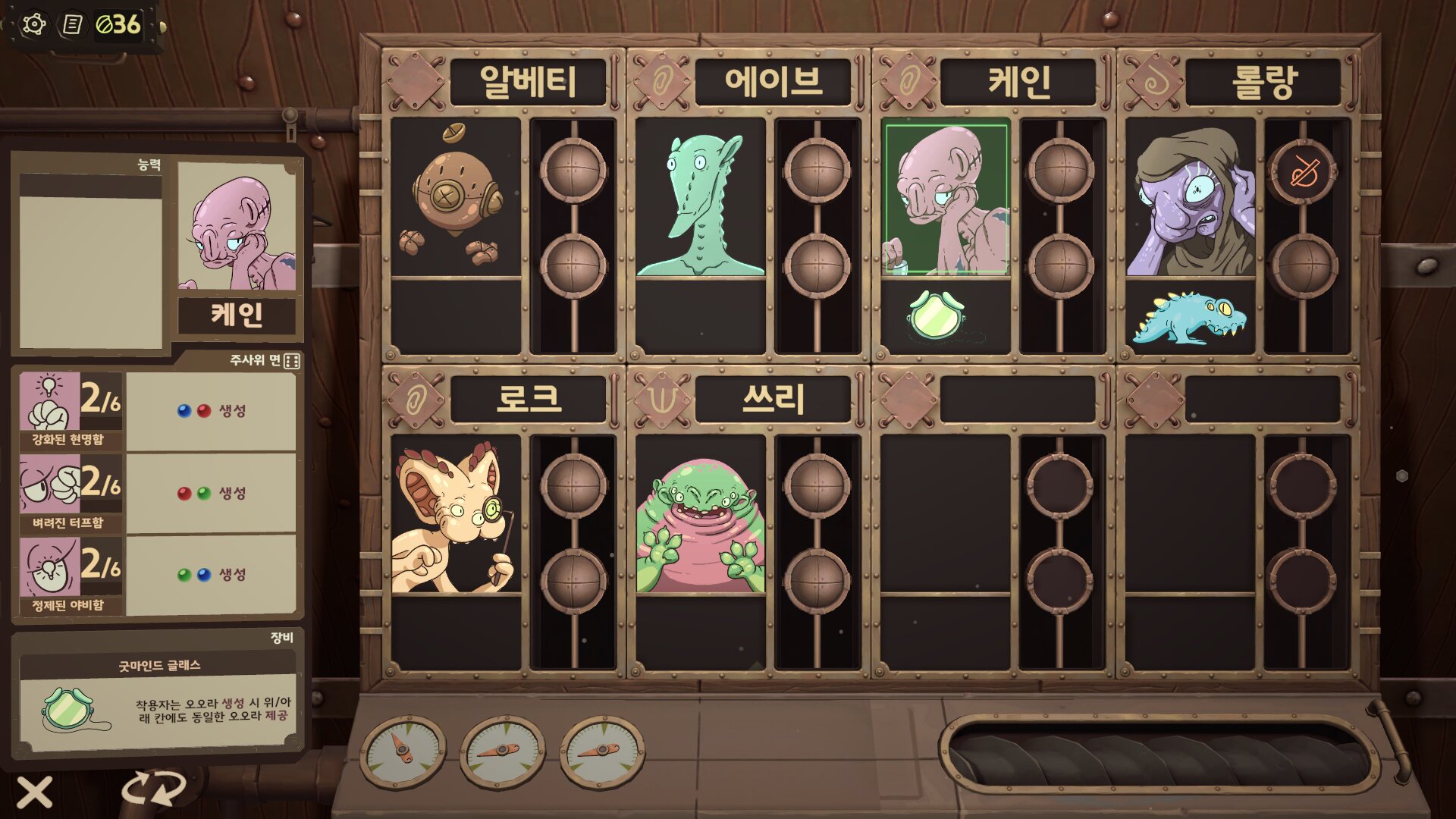View the large 케인 portrait in details panel

[236, 226]
